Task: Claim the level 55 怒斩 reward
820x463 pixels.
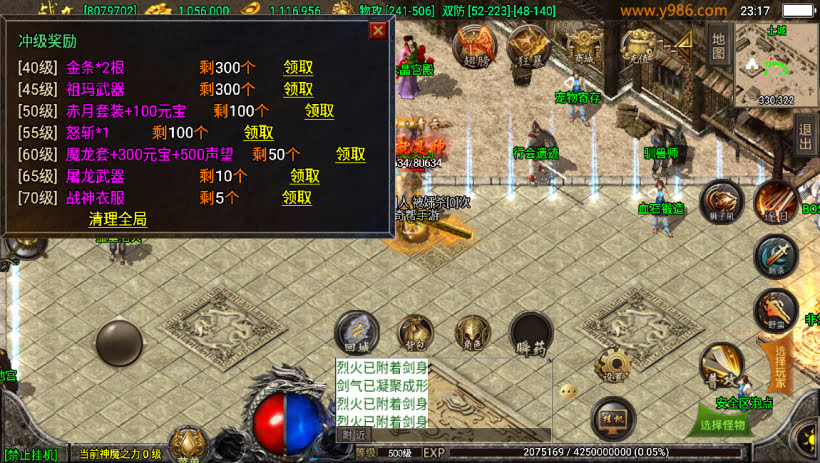Action: [x=258, y=133]
